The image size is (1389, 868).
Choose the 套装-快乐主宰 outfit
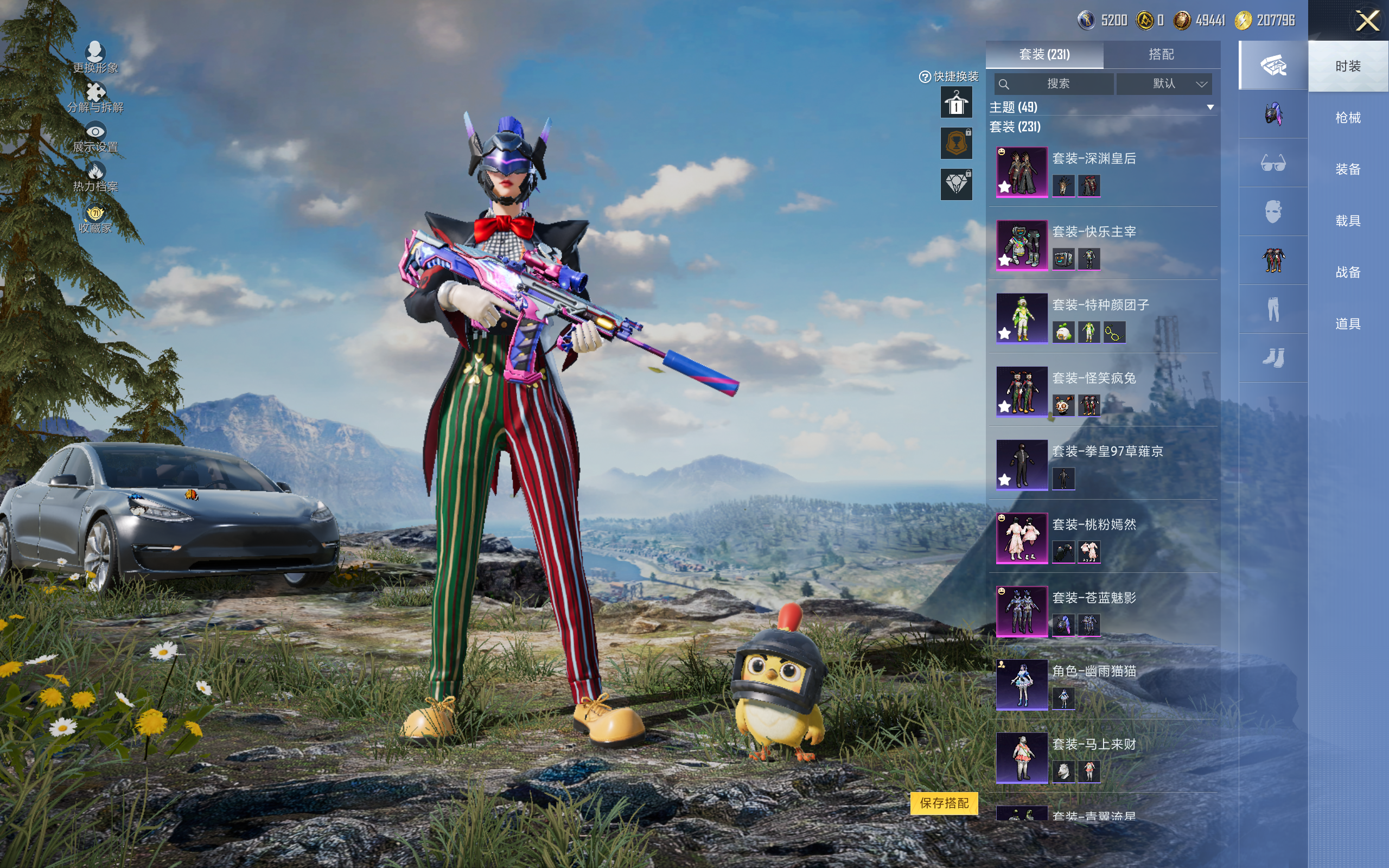click(x=1022, y=245)
